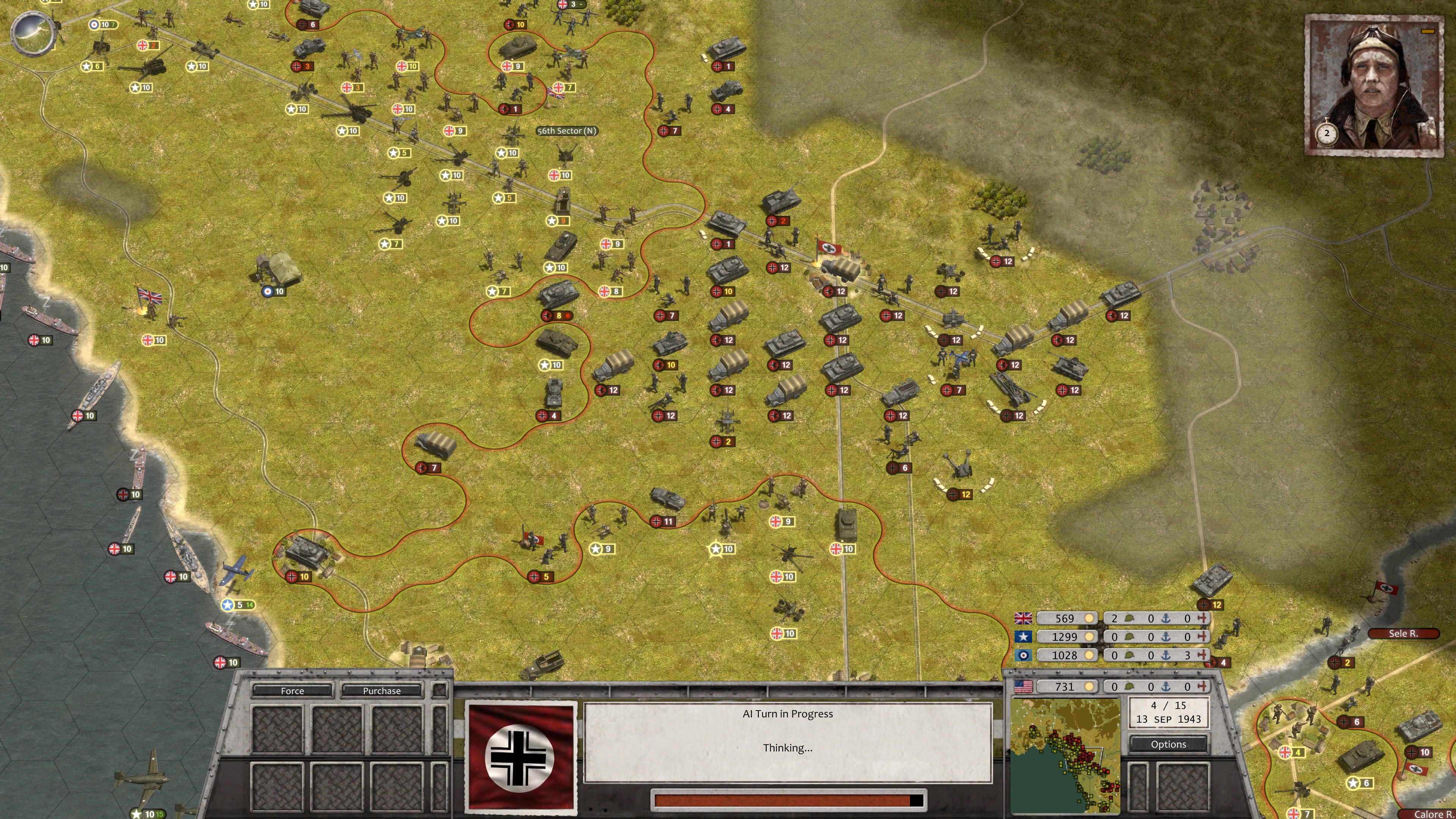Open the Options menu

click(x=1168, y=744)
